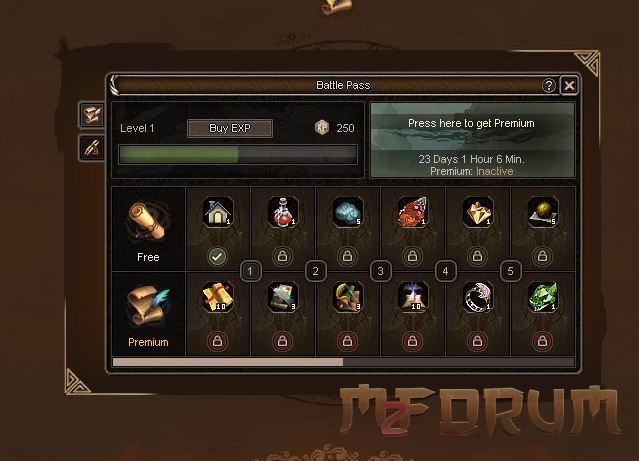This screenshot has height=461, width=639.
Task: Click the claimed green checkmark under house reward
Action: pos(217,257)
